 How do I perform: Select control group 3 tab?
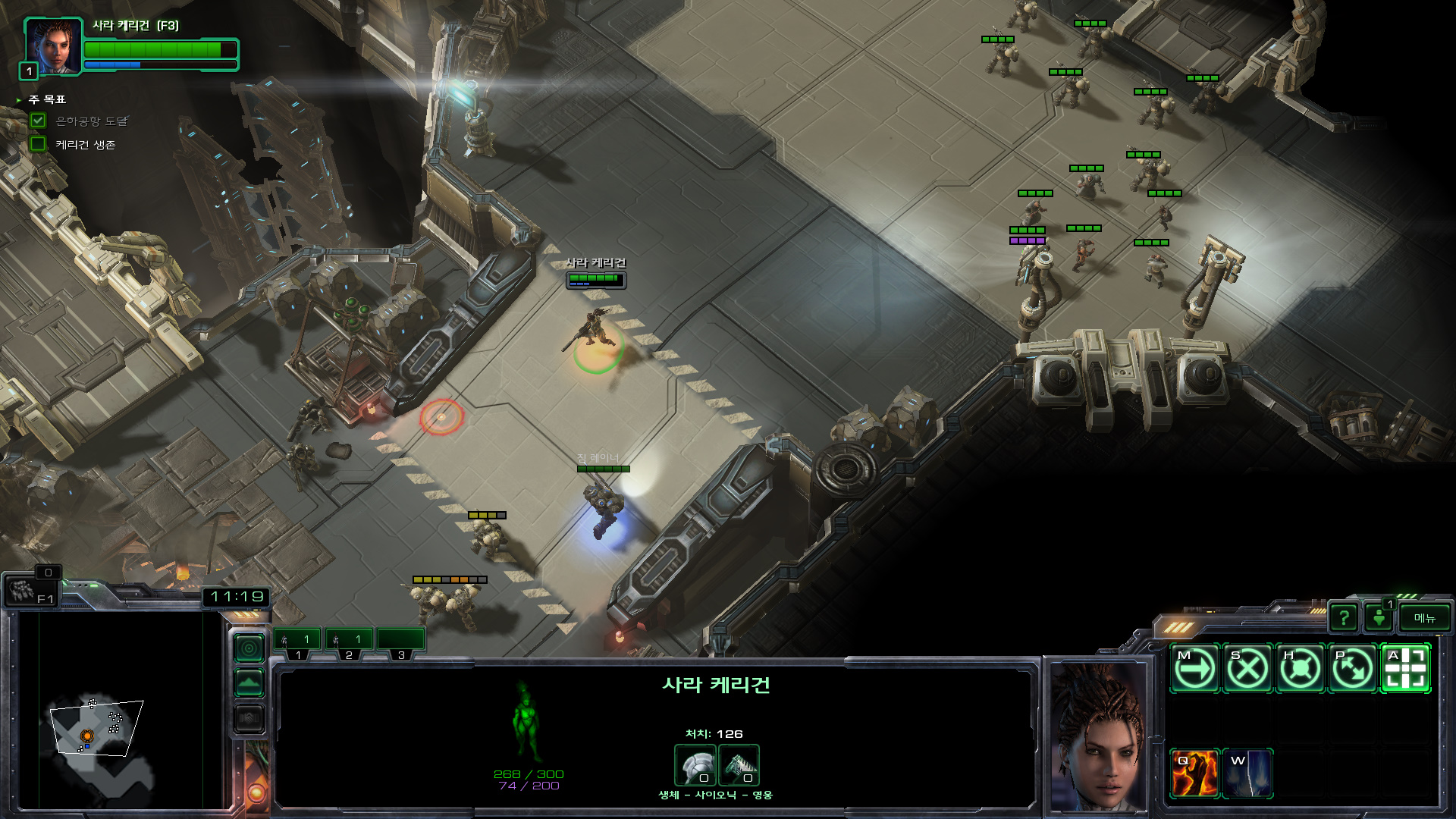point(400,642)
